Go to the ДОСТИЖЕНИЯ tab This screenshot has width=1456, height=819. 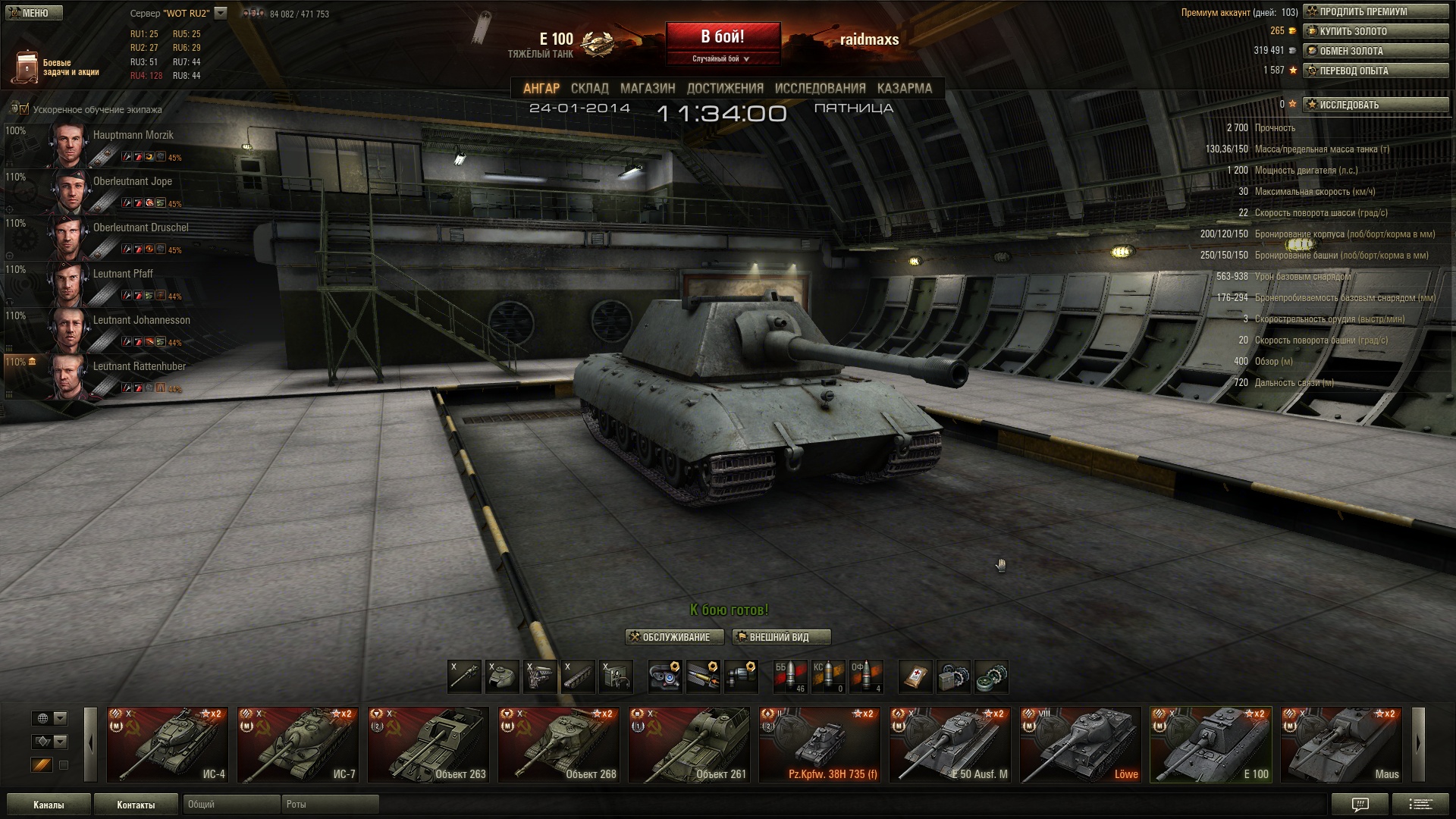[725, 88]
